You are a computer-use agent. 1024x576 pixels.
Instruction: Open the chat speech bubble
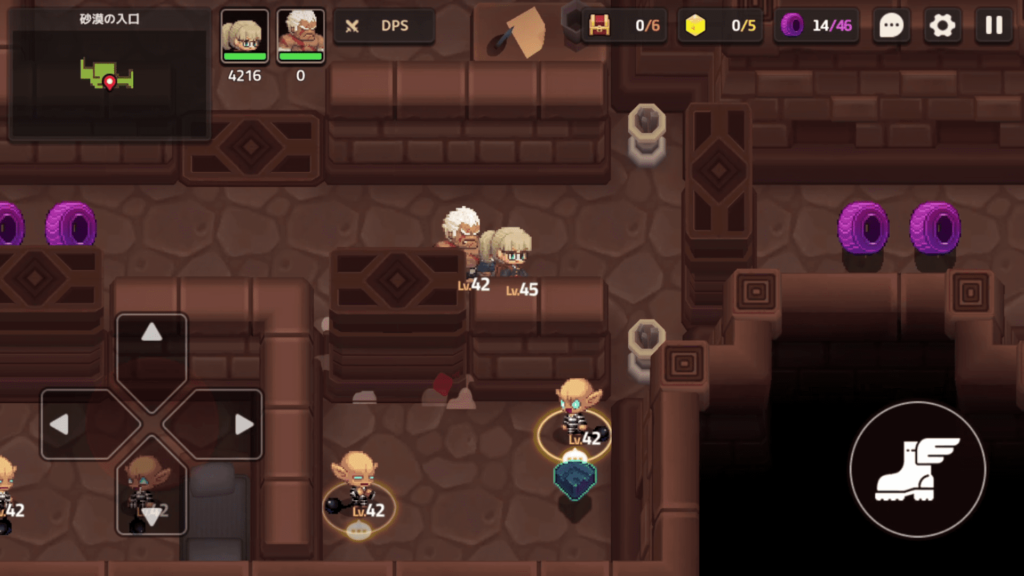(890, 26)
